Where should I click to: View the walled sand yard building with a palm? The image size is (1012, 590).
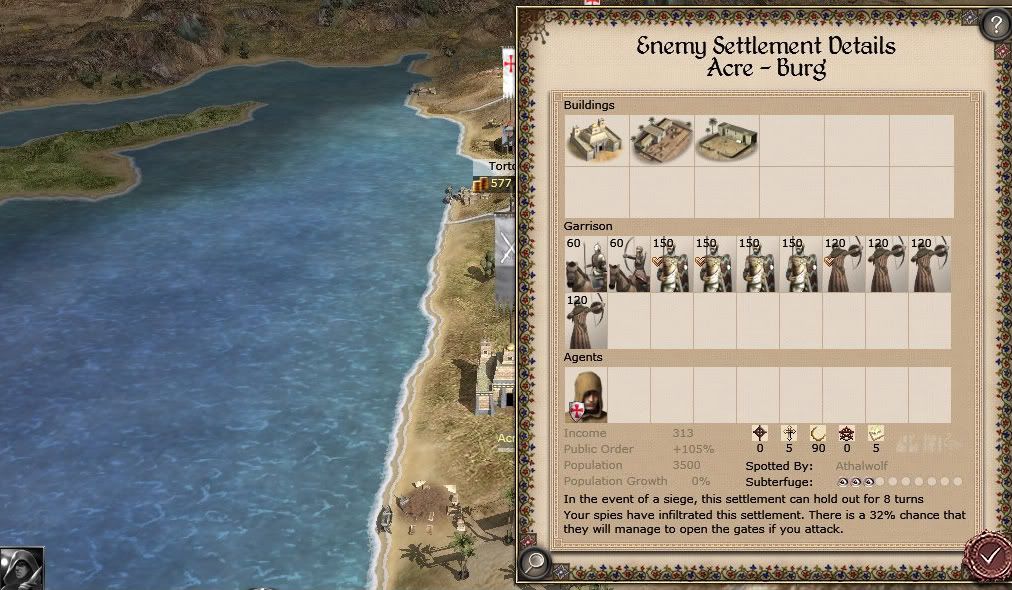[727, 141]
